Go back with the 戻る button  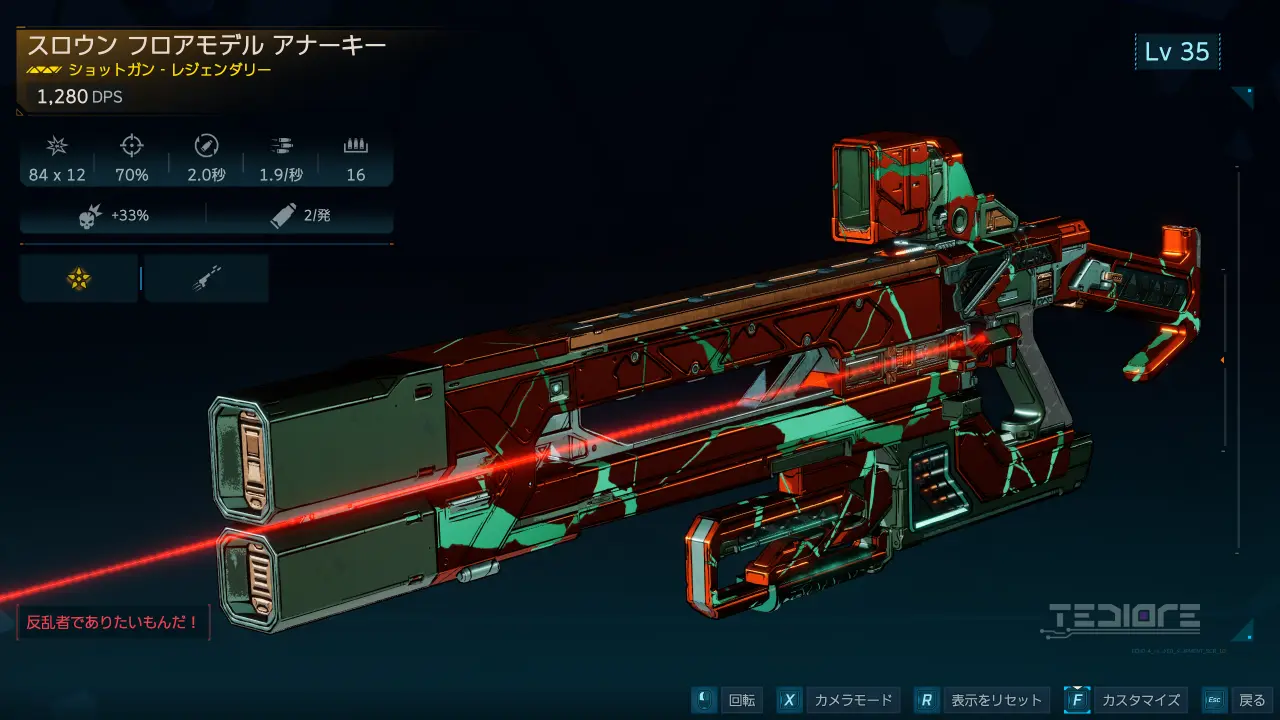coord(1238,700)
